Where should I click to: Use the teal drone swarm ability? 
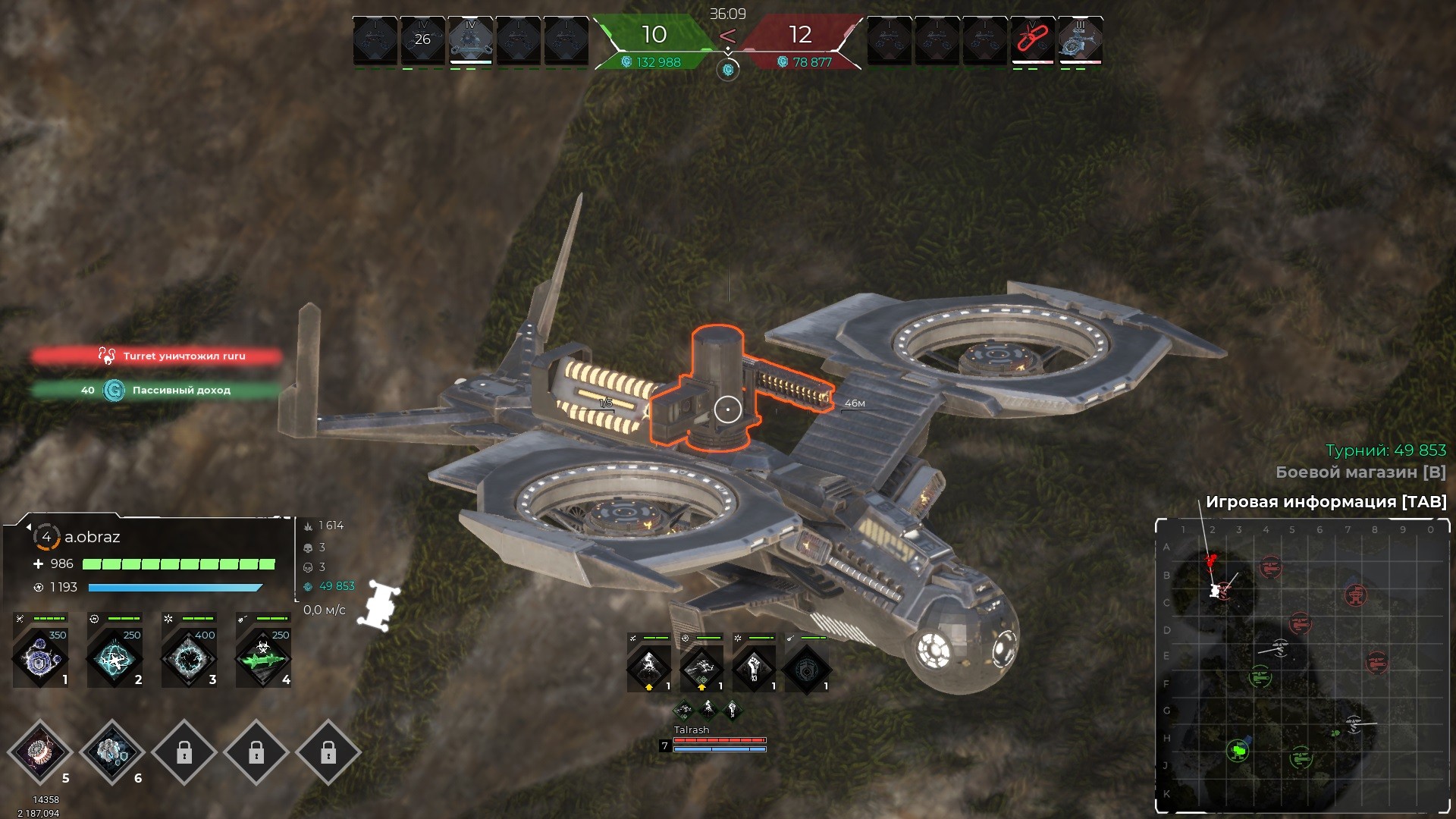(x=115, y=657)
